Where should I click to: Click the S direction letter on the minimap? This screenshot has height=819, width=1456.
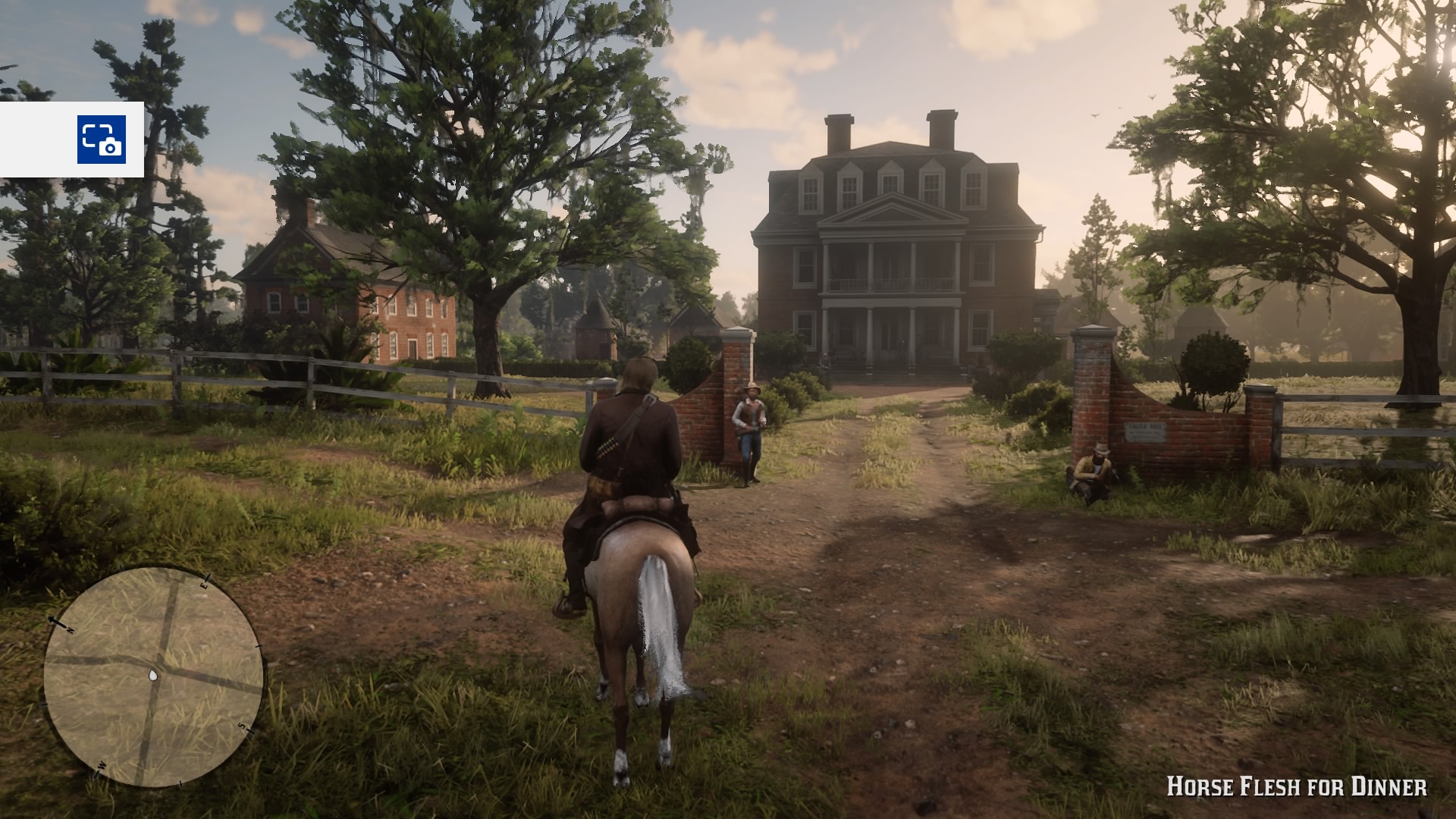[241, 726]
